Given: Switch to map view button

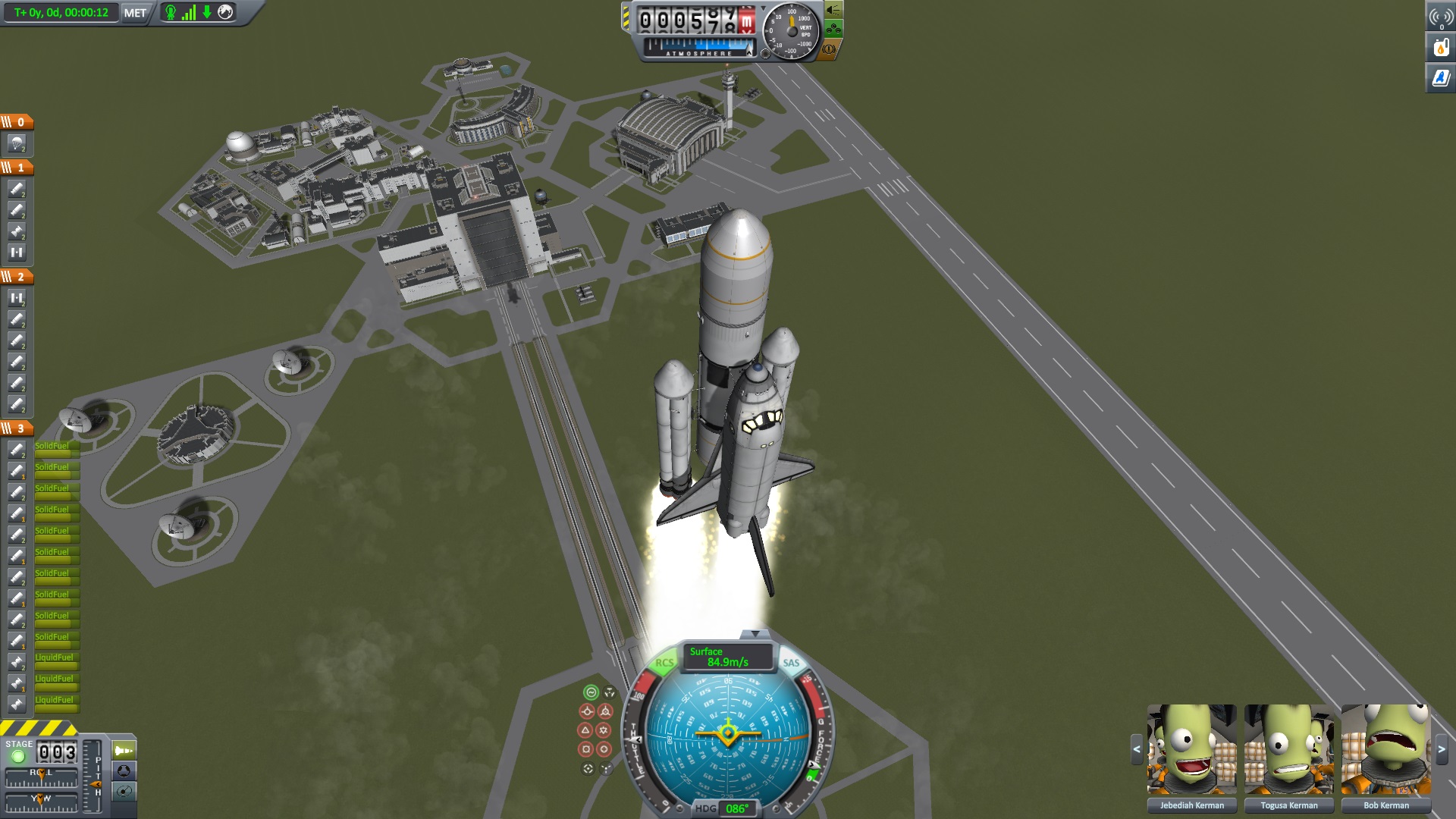Looking at the screenshot, I should tap(124, 792).
